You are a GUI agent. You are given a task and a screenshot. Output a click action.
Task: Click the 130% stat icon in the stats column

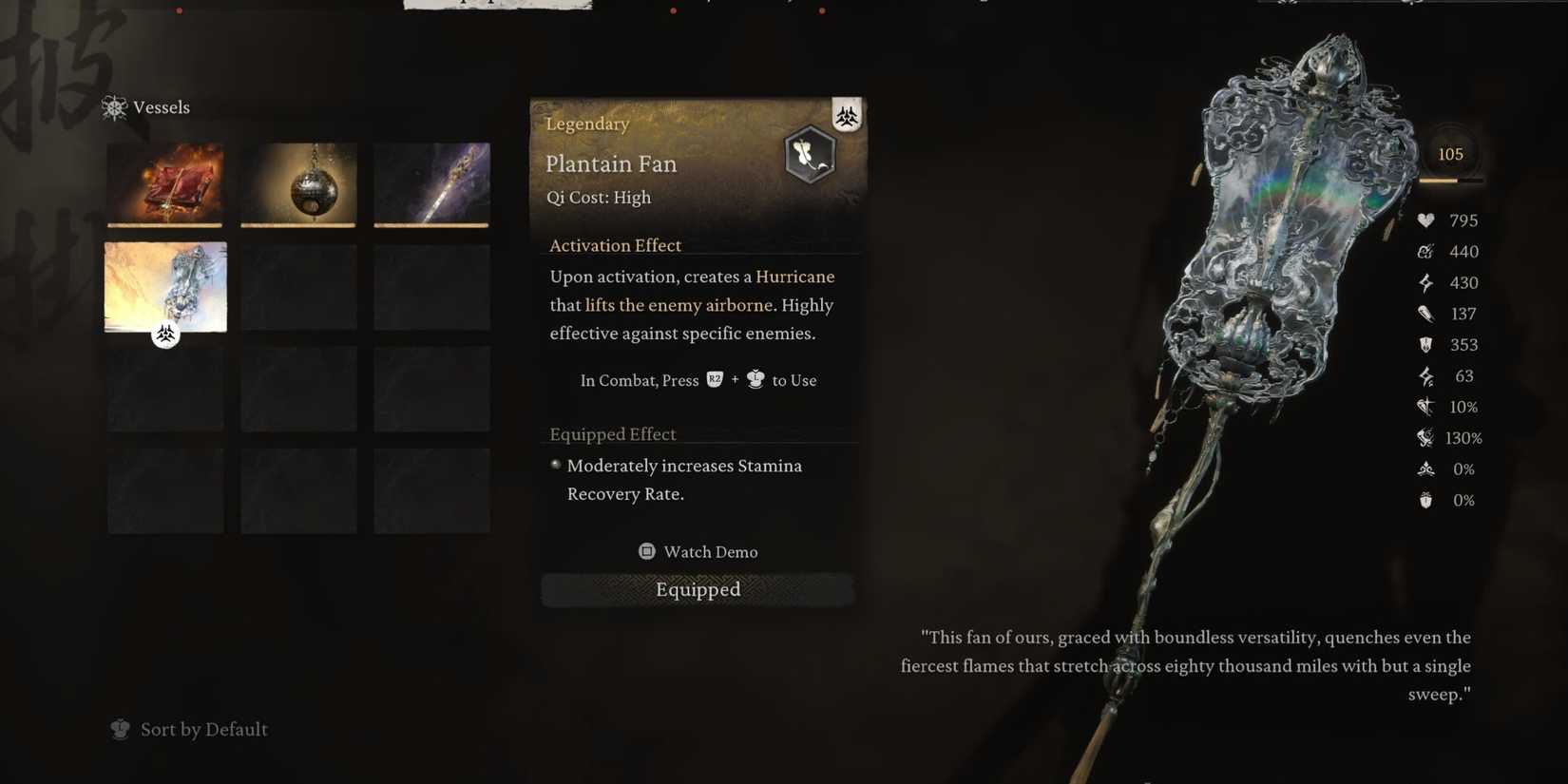1425,437
